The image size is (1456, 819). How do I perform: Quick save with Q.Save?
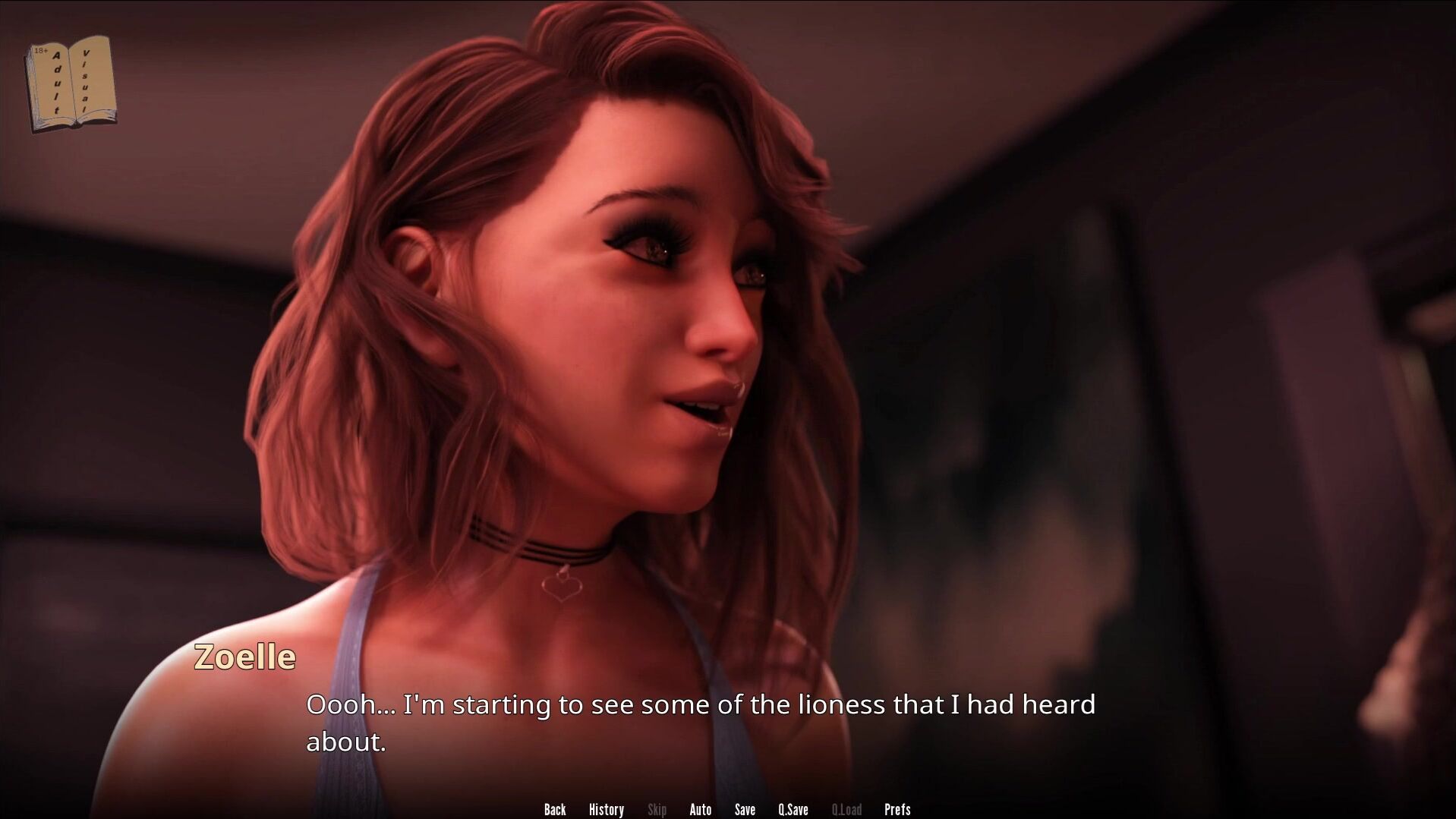point(793,809)
